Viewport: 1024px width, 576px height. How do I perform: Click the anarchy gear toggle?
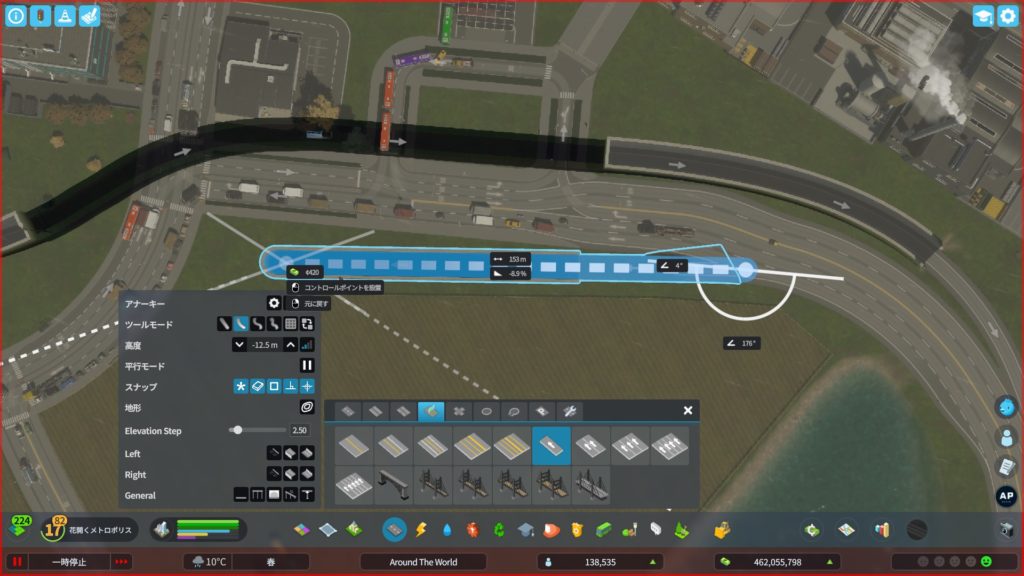[273, 303]
